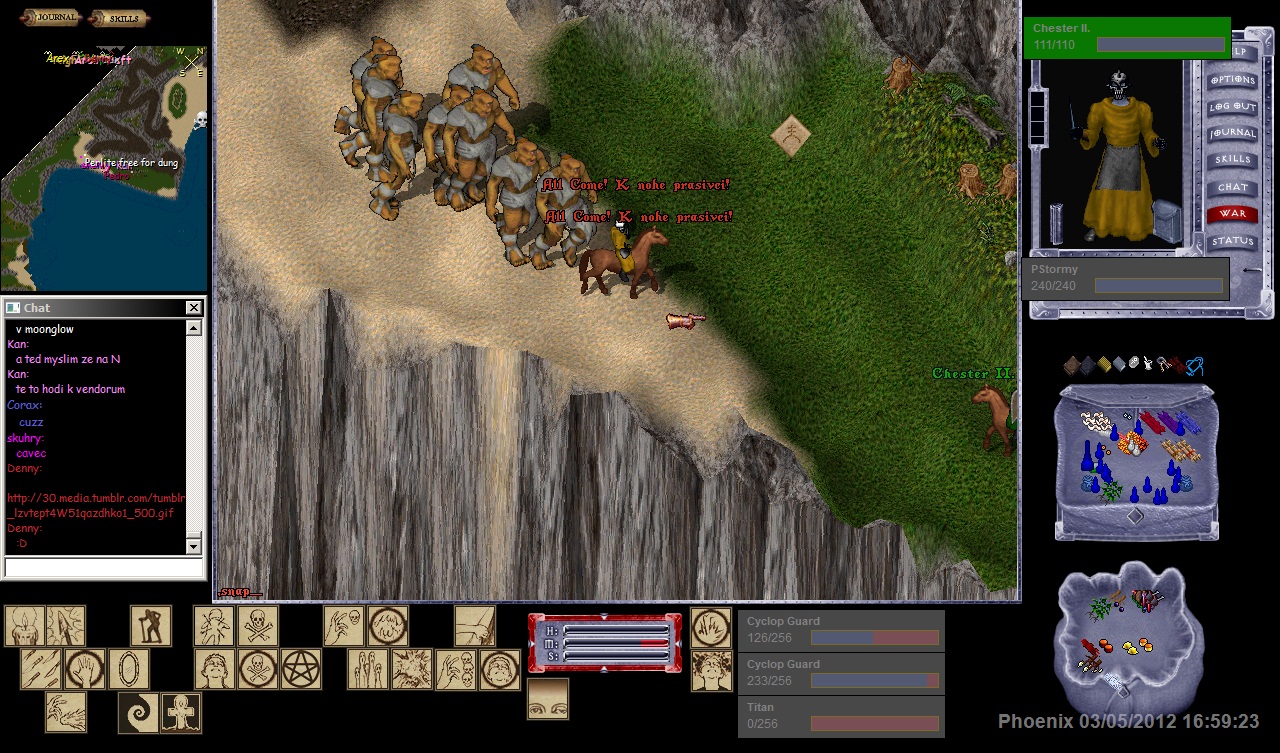The width and height of the screenshot is (1280, 753).
Task: Cast the oval mirror spell icon
Action: click(129, 669)
